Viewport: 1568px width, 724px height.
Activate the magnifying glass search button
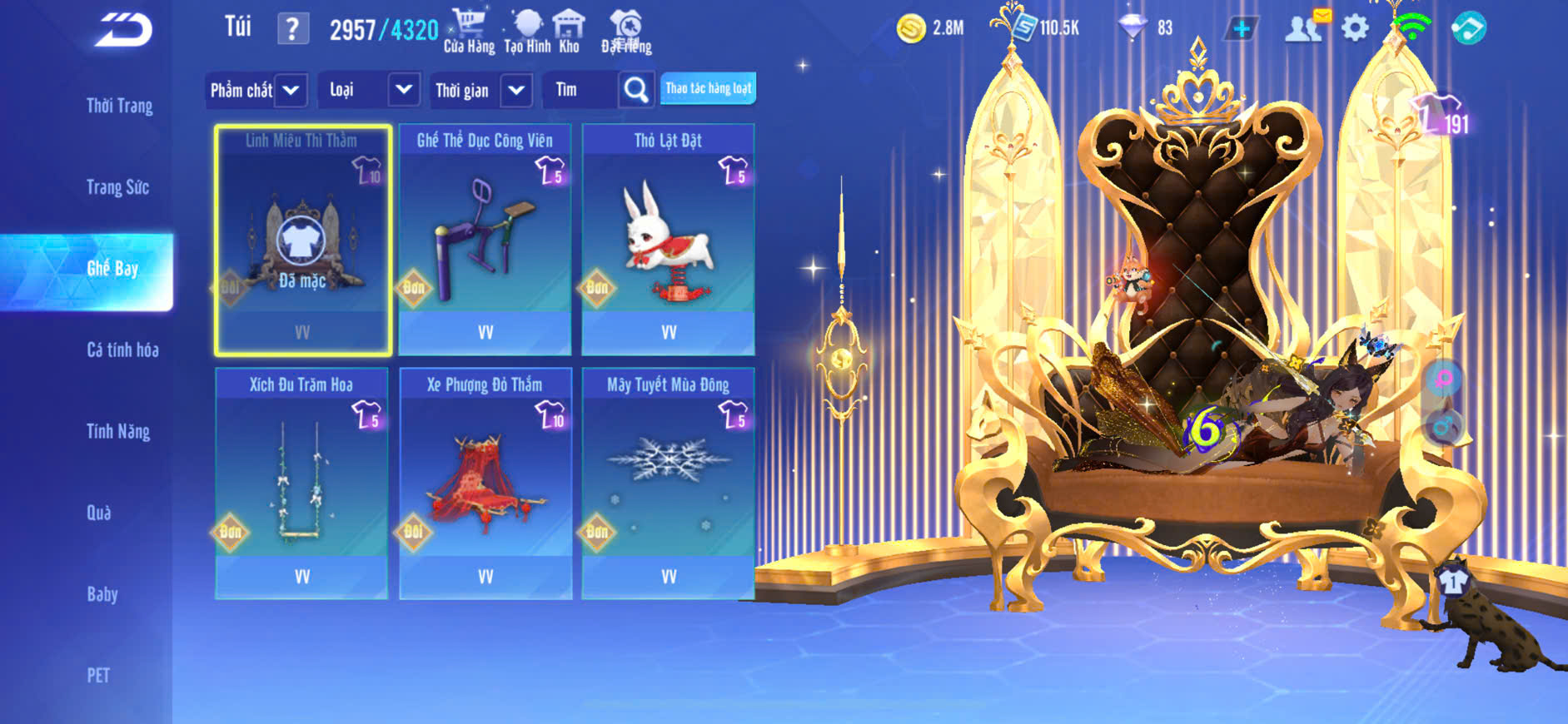coord(636,89)
